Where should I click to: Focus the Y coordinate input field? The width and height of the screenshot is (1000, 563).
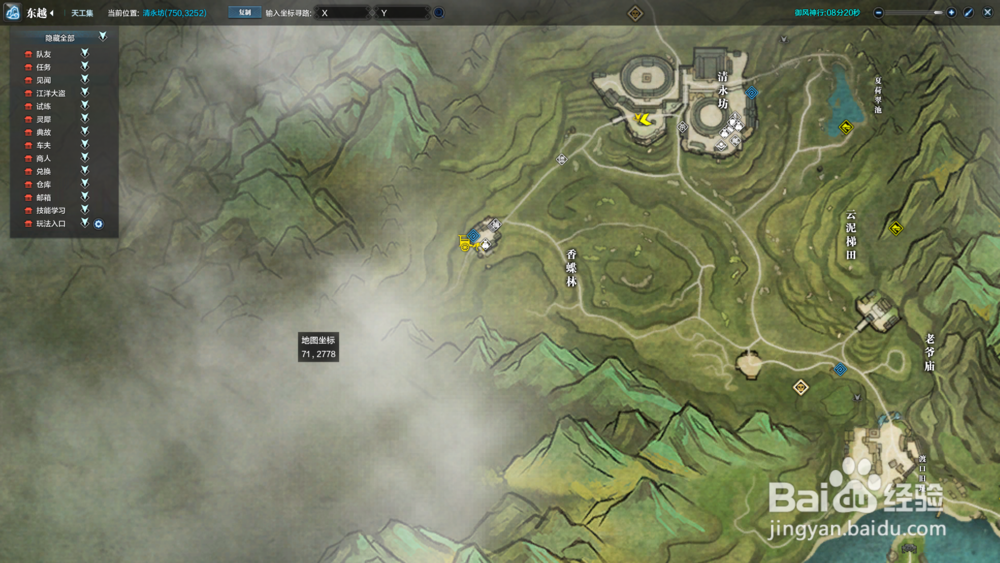[x=402, y=13]
